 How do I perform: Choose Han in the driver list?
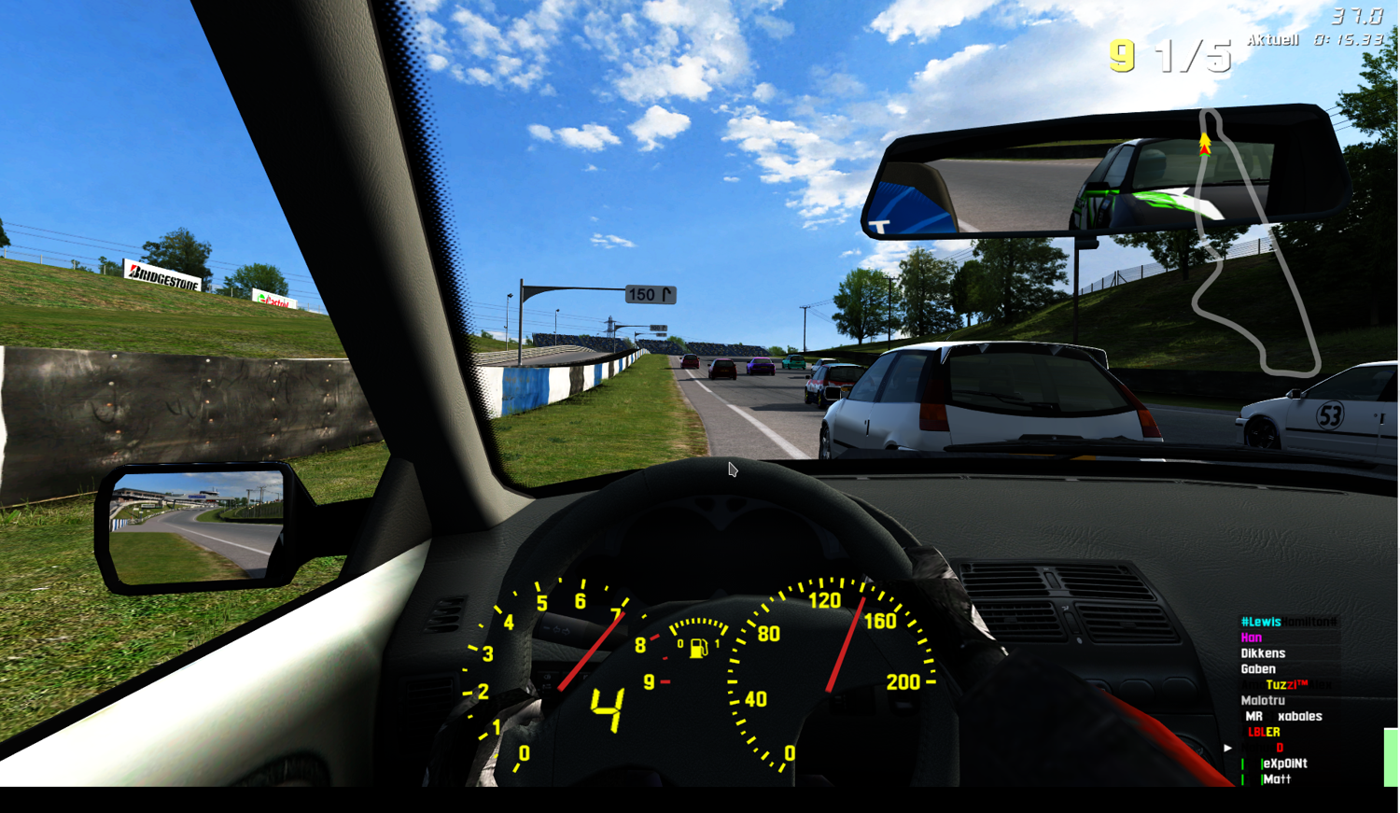[1252, 637]
